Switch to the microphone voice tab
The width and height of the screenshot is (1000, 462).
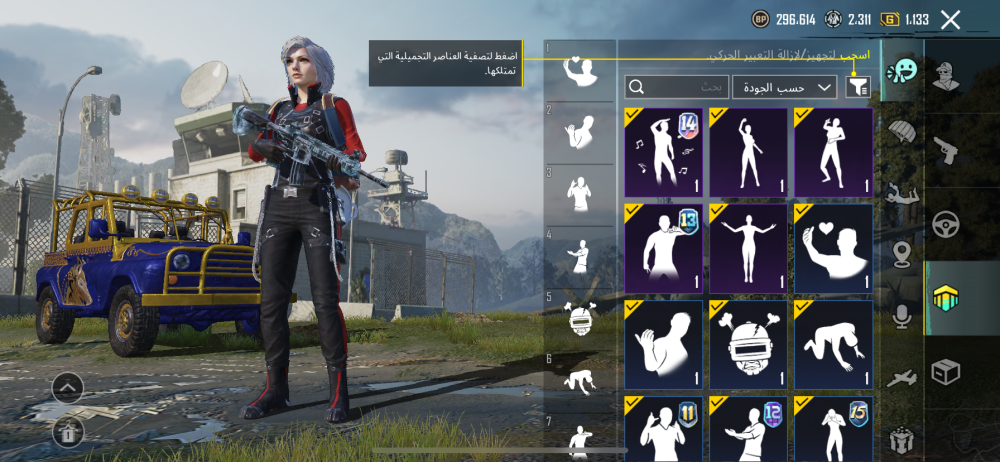tap(903, 316)
